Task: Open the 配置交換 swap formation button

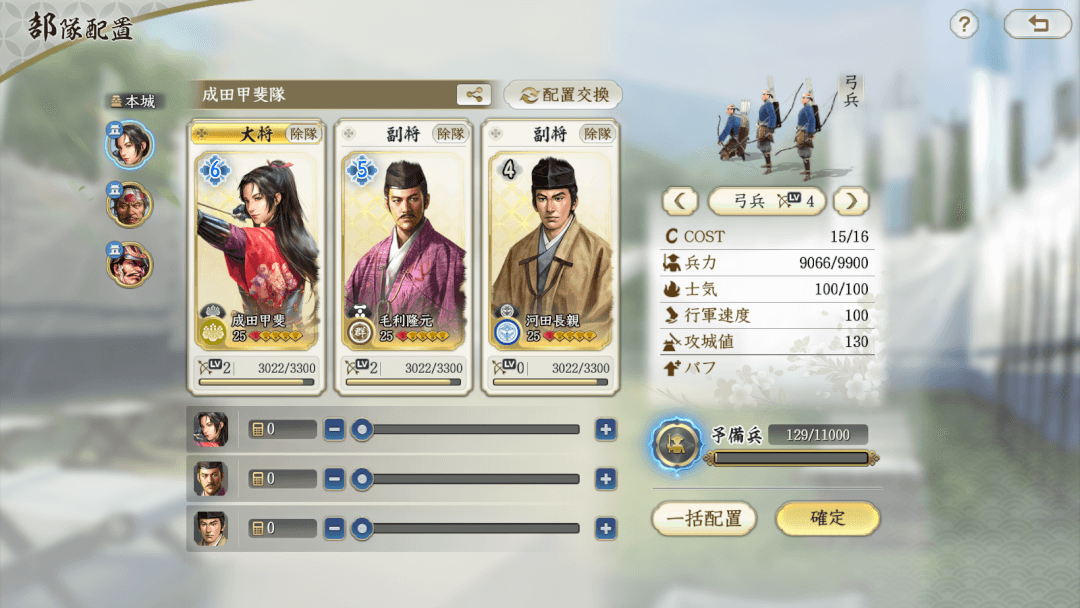Action: [563, 95]
